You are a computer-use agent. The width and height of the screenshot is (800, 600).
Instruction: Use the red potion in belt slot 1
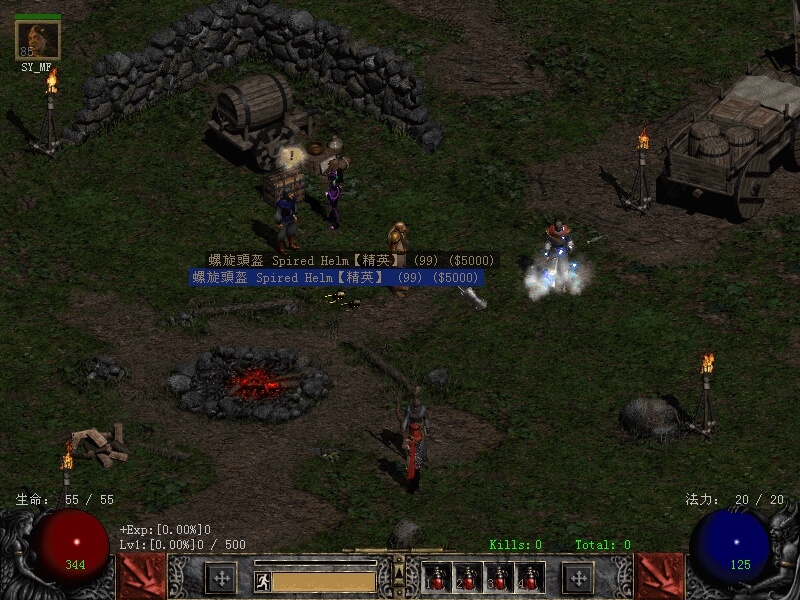click(x=437, y=579)
